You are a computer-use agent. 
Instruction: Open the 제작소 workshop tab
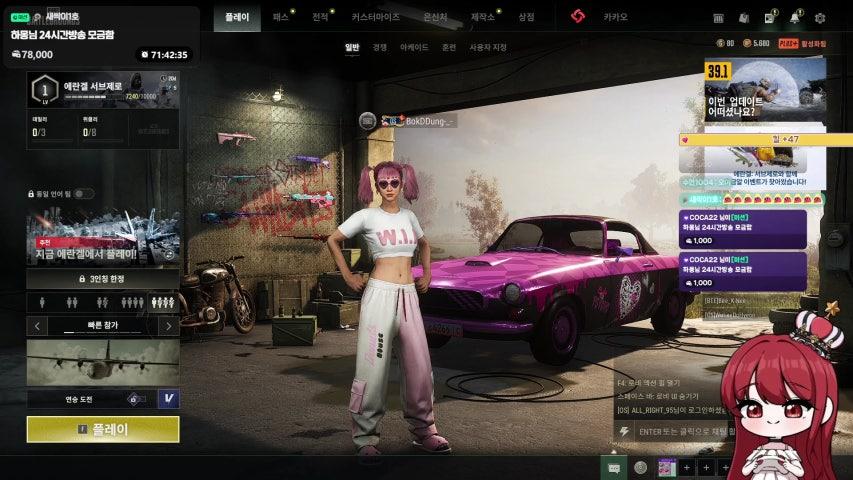483,17
